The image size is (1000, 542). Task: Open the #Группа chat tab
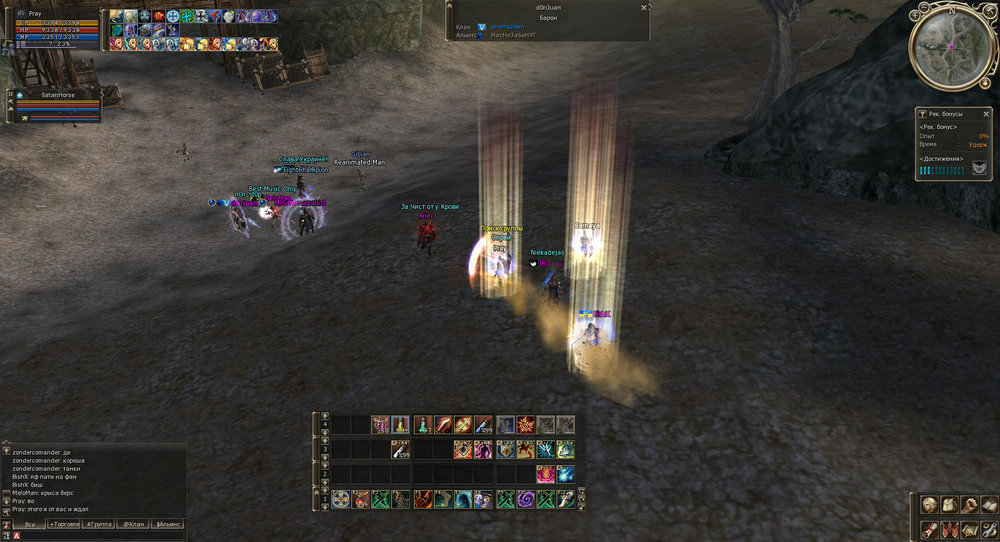(98, 524)
